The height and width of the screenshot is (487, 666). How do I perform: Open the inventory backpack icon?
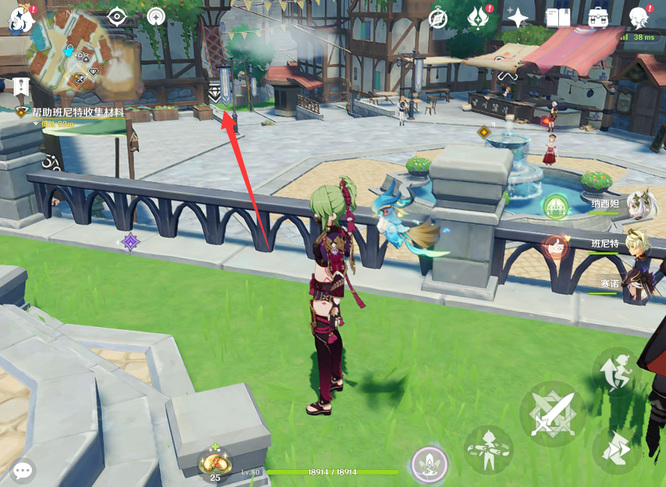598,16
